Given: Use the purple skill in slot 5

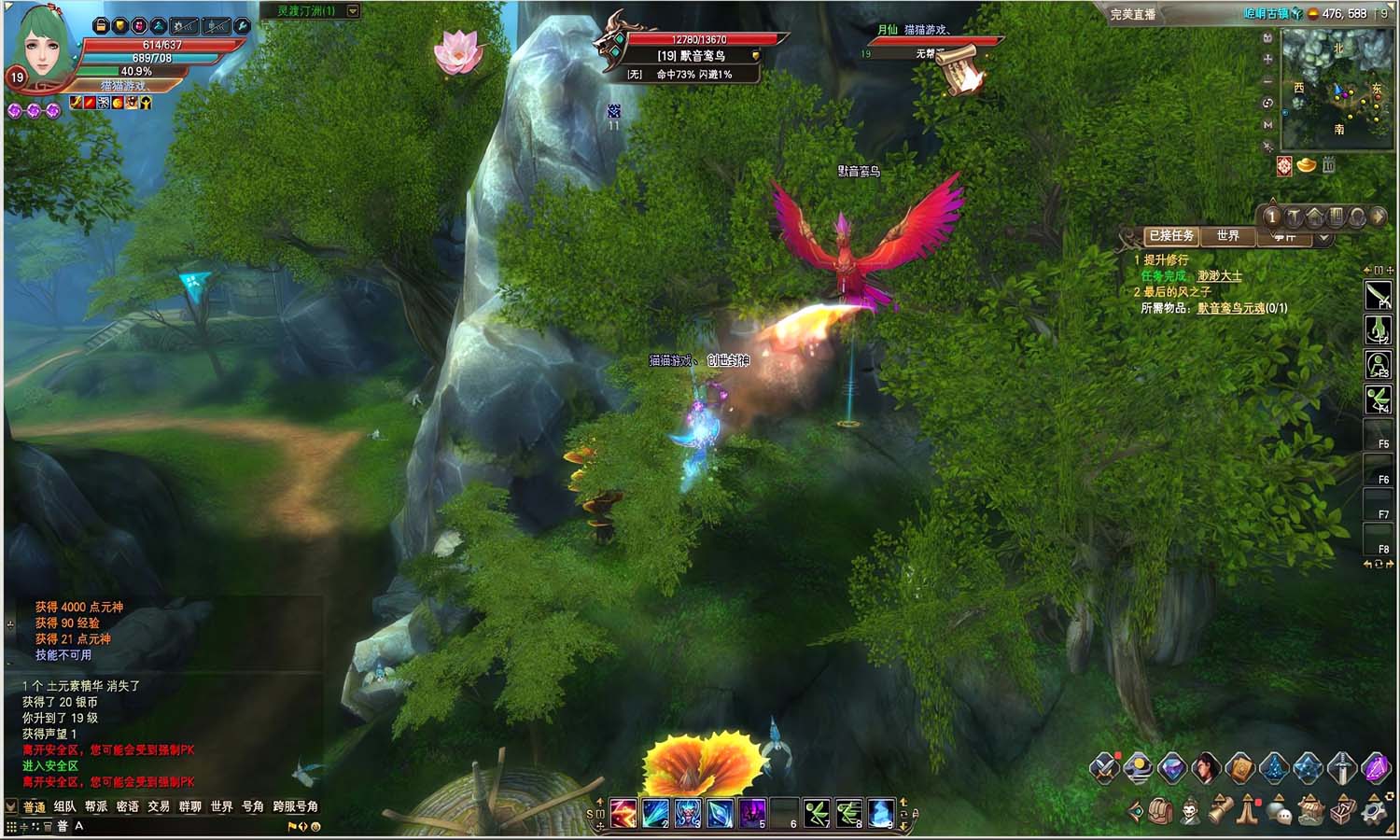Looking at the screenshot, I should coord(752,813).
